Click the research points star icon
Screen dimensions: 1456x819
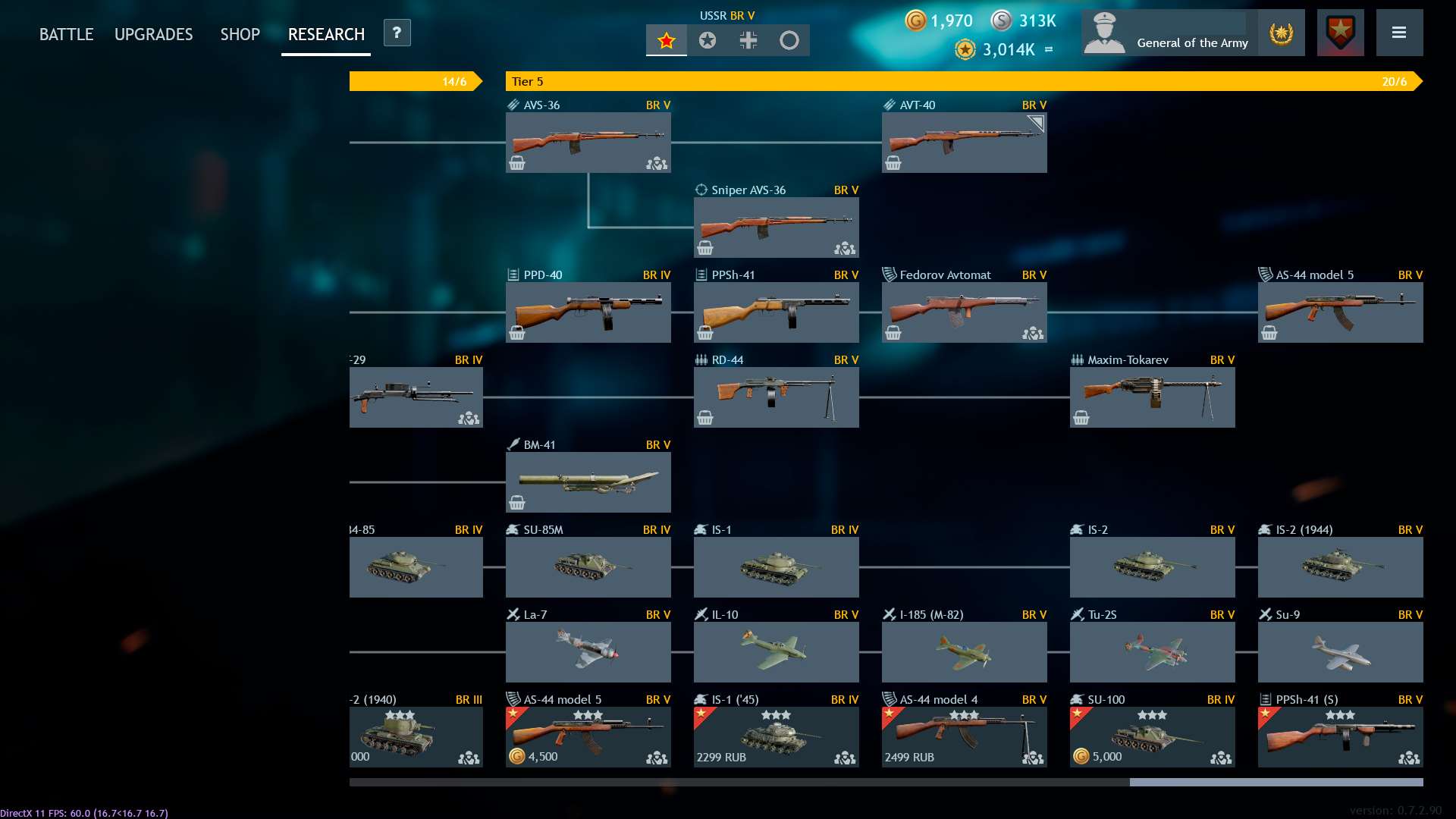(965, 49)
